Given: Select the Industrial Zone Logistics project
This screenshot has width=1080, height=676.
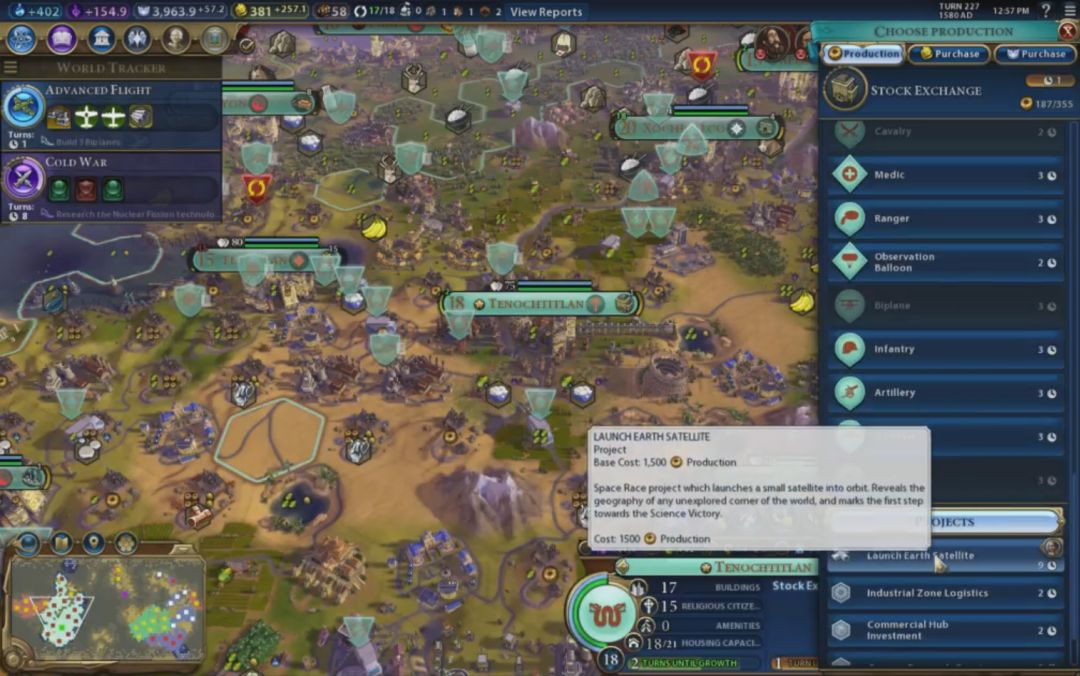Looking at the screenshot, I should coord(944,593).
